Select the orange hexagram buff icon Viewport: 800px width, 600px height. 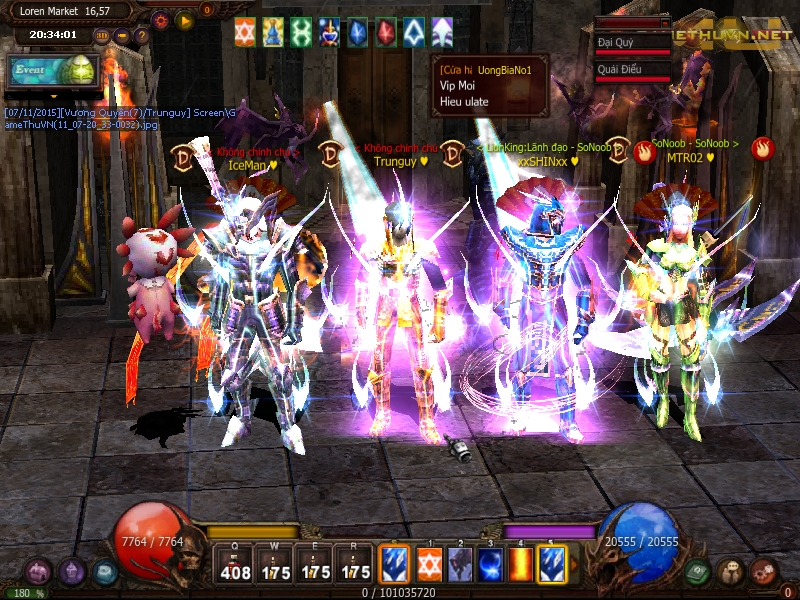coord(245,32)
